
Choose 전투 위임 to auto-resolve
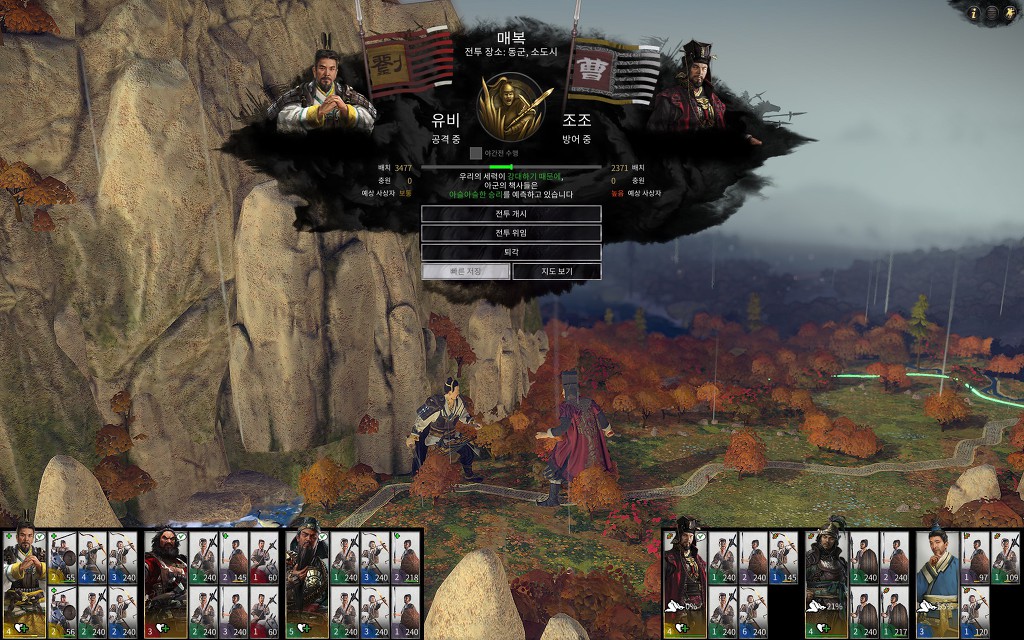[510, 233]
